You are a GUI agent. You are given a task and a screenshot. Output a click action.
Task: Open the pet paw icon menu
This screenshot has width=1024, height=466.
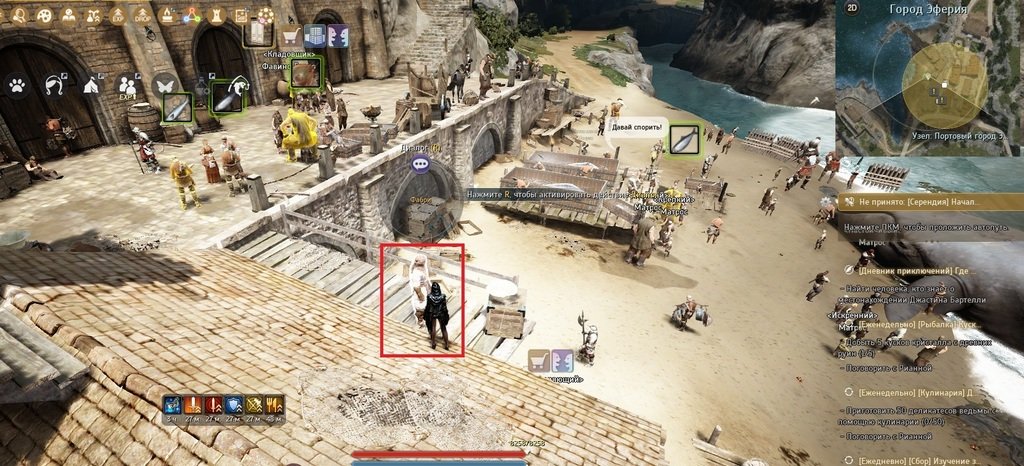(x=17, y=84)
